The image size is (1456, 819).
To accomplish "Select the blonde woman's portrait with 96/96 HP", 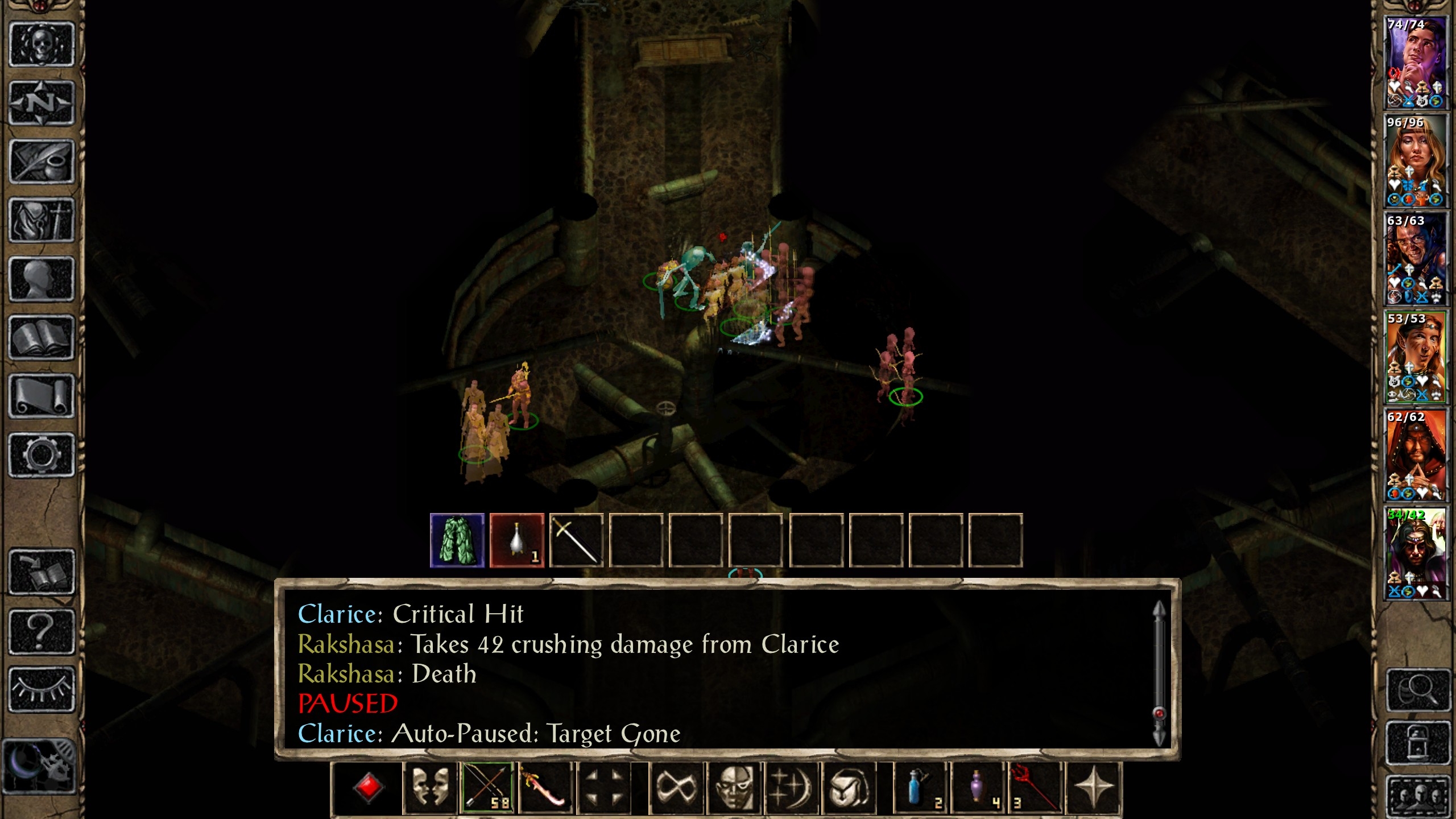I will tap(1415, 161).
